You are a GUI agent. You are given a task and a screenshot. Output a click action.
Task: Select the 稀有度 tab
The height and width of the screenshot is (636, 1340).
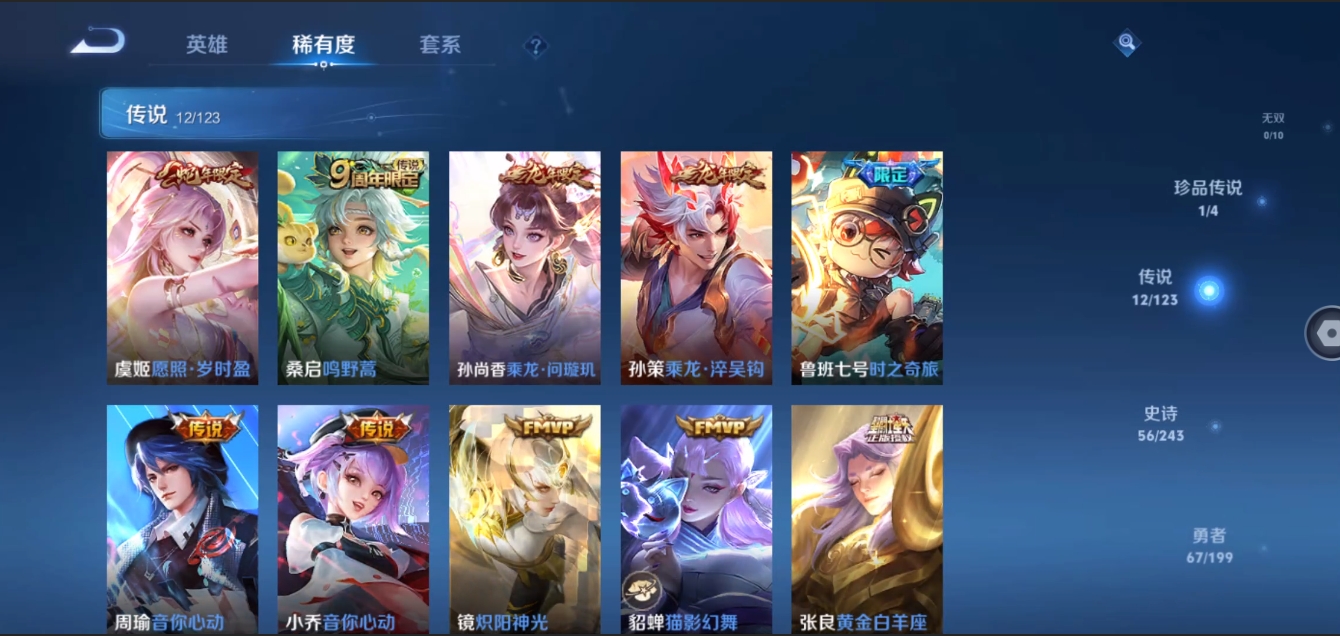pyautogui.click(x=323, y=45)
